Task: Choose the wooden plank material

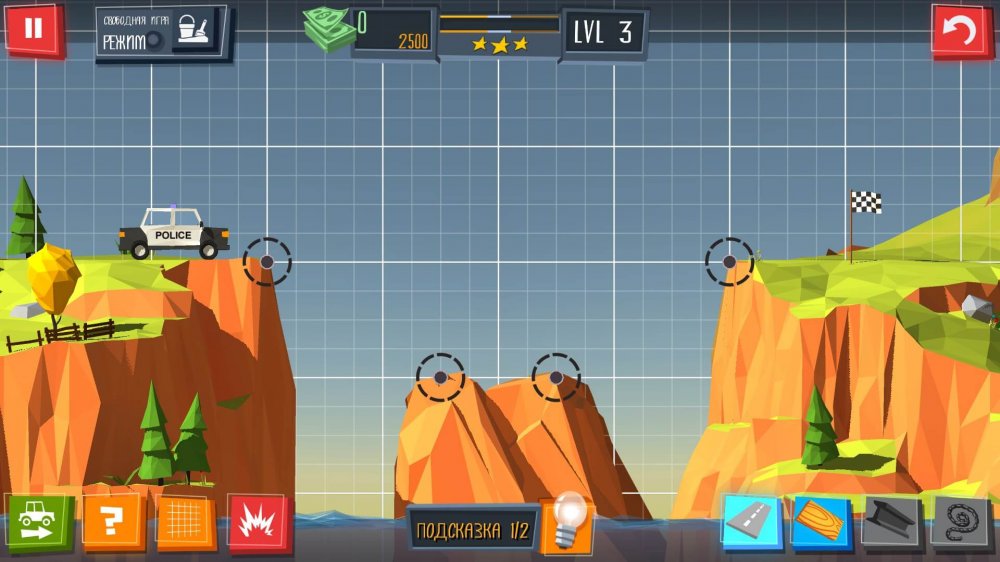Action: tap(820, 521)
